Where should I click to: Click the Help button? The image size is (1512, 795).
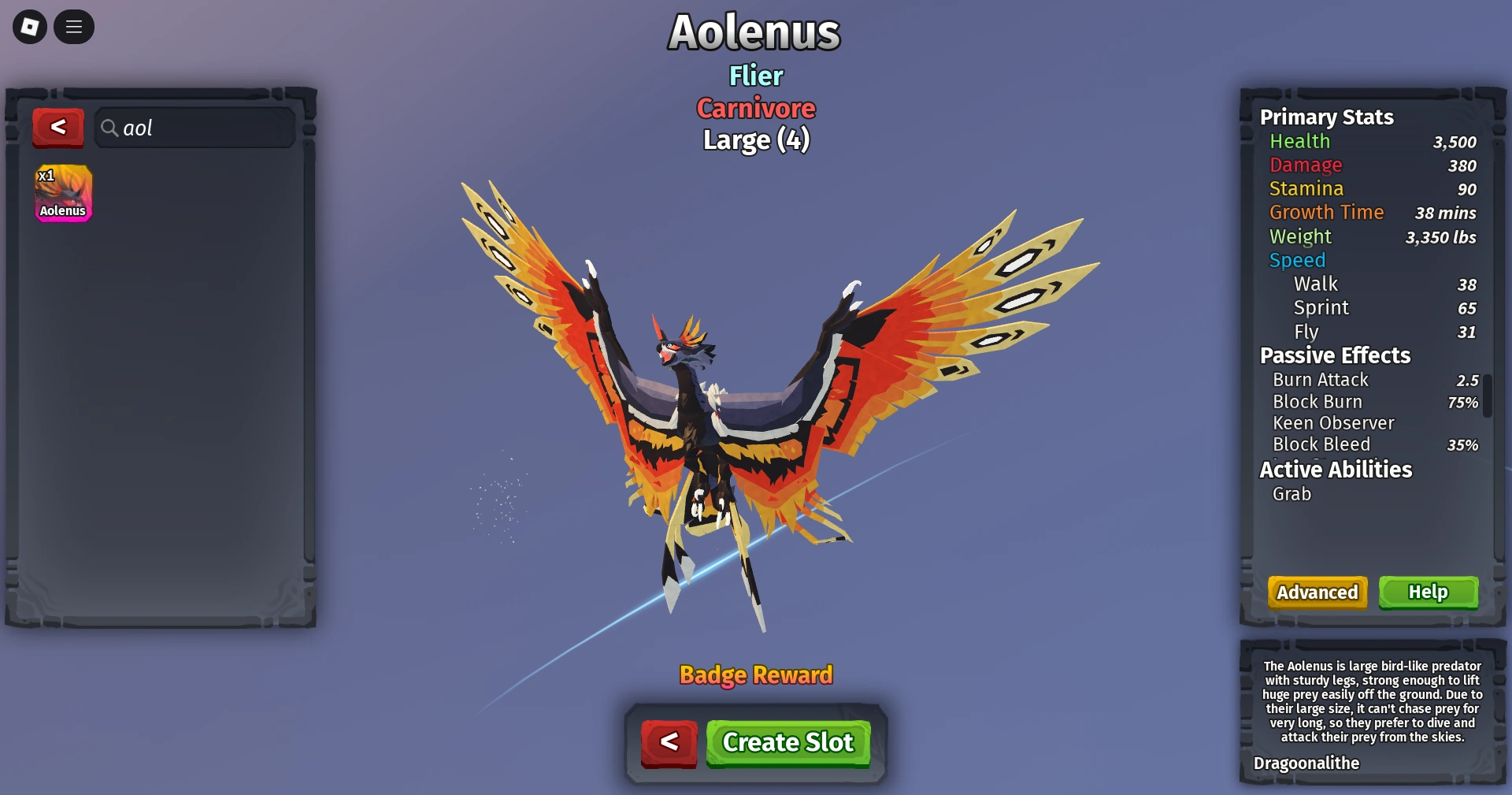pos(1428,593)
